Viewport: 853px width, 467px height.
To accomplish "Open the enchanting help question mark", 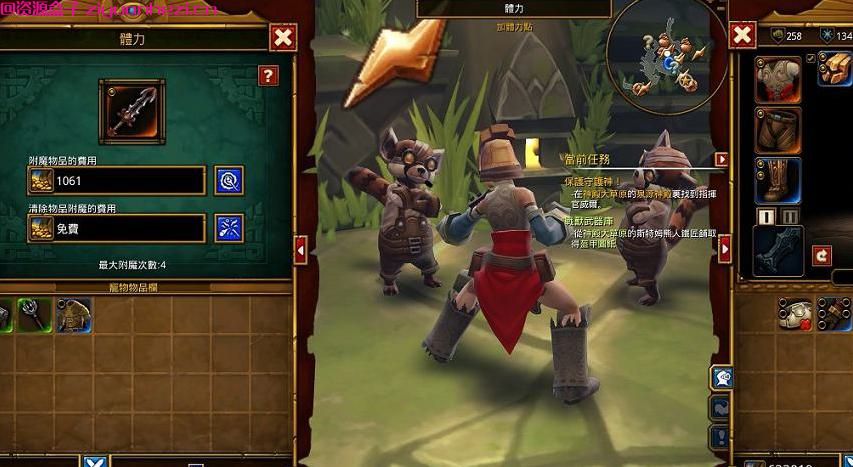I will [268, 75].
